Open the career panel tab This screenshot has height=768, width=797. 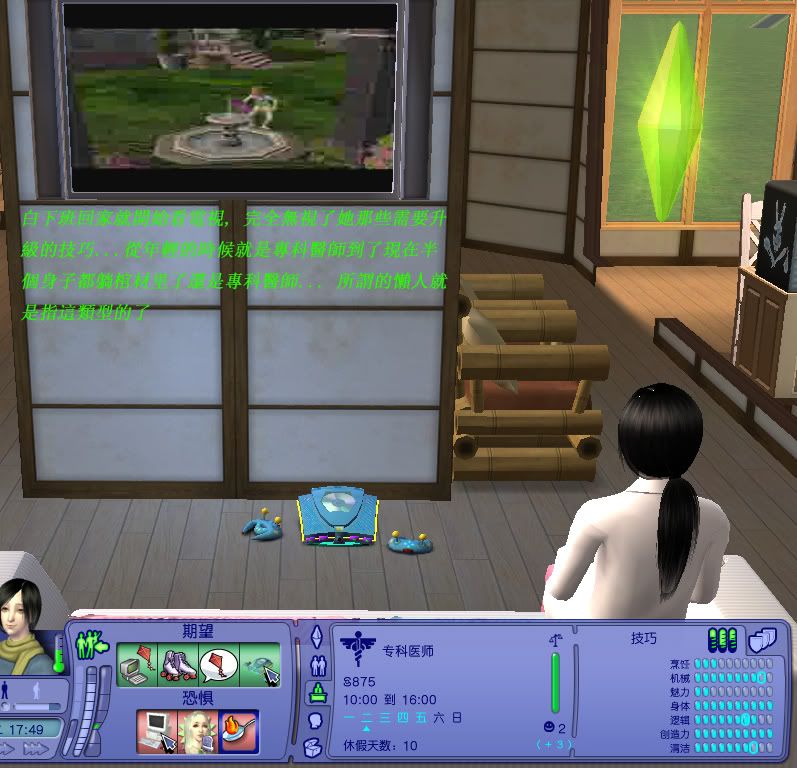318,692
